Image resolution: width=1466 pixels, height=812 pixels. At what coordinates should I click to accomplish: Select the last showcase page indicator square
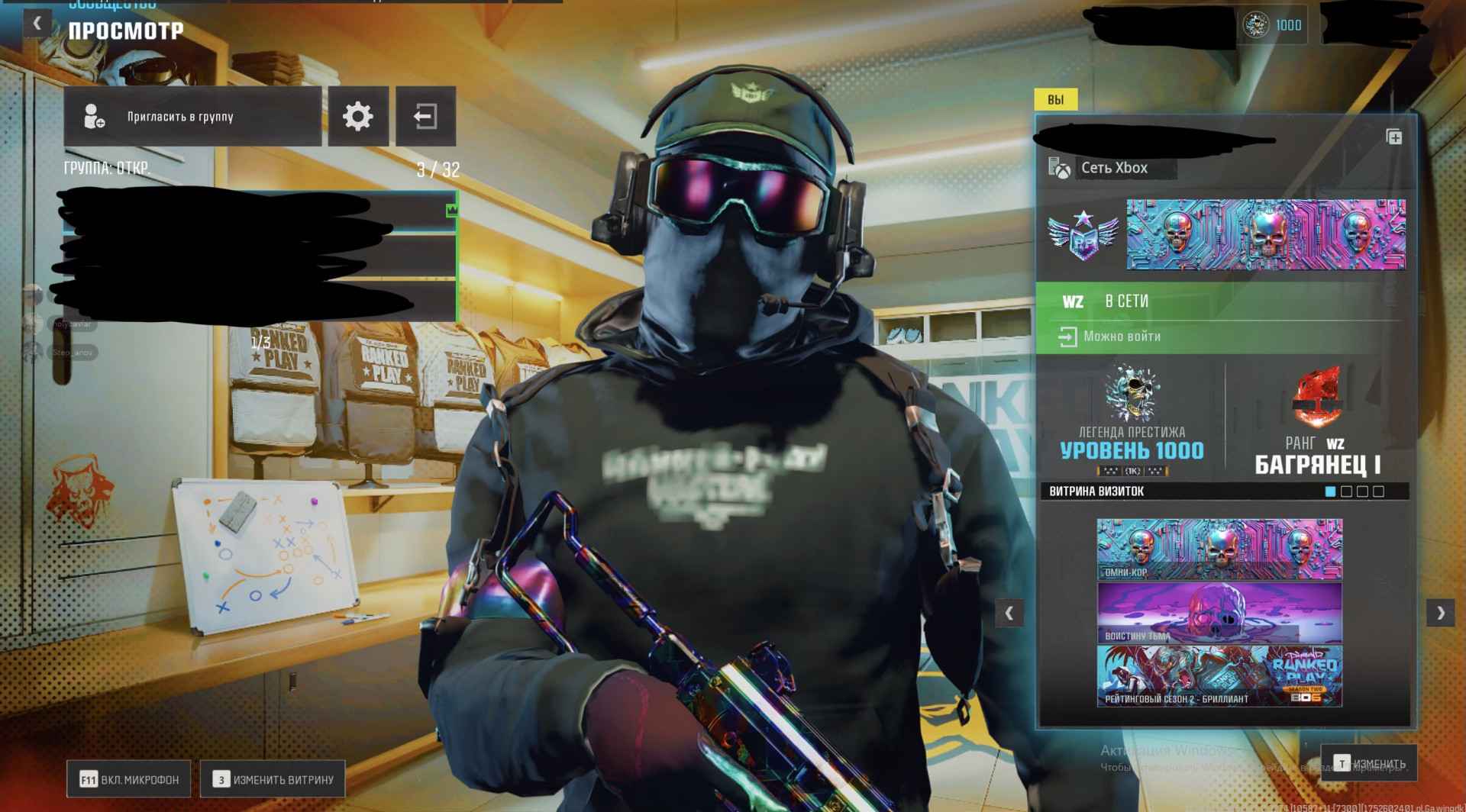click(x=1379, y=491)
